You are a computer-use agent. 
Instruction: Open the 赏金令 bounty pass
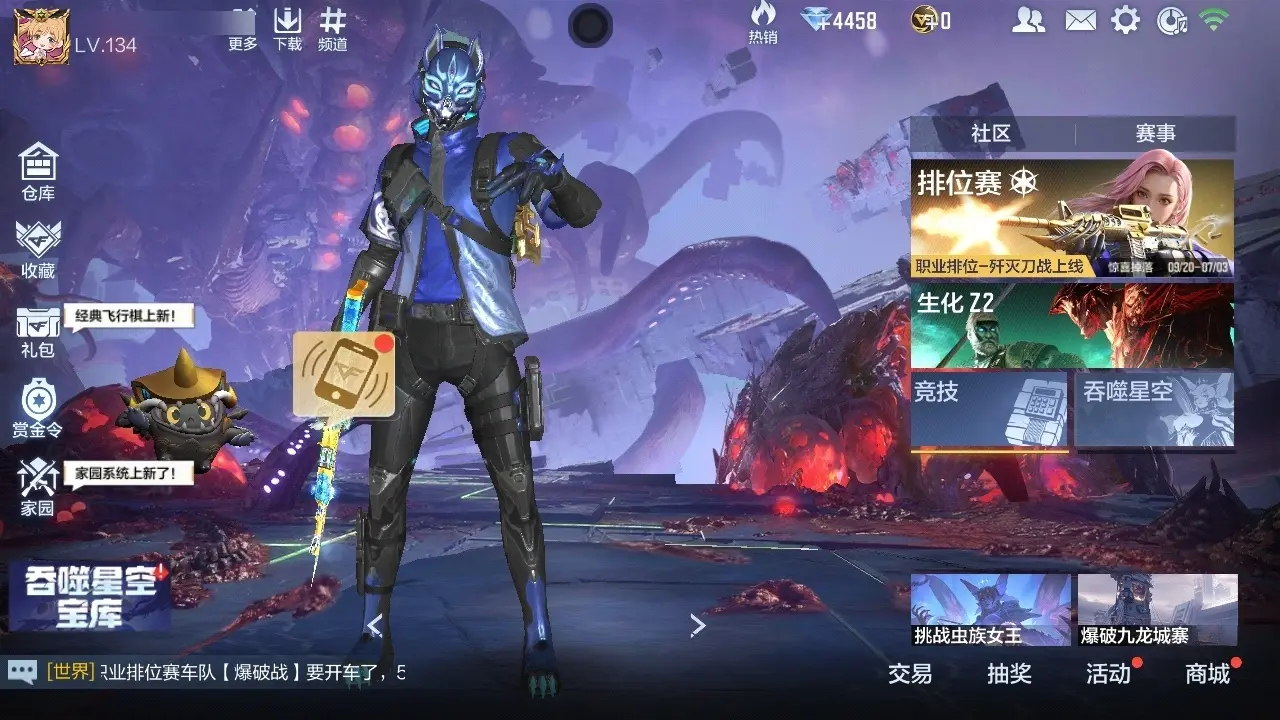[x=38, y=408]
